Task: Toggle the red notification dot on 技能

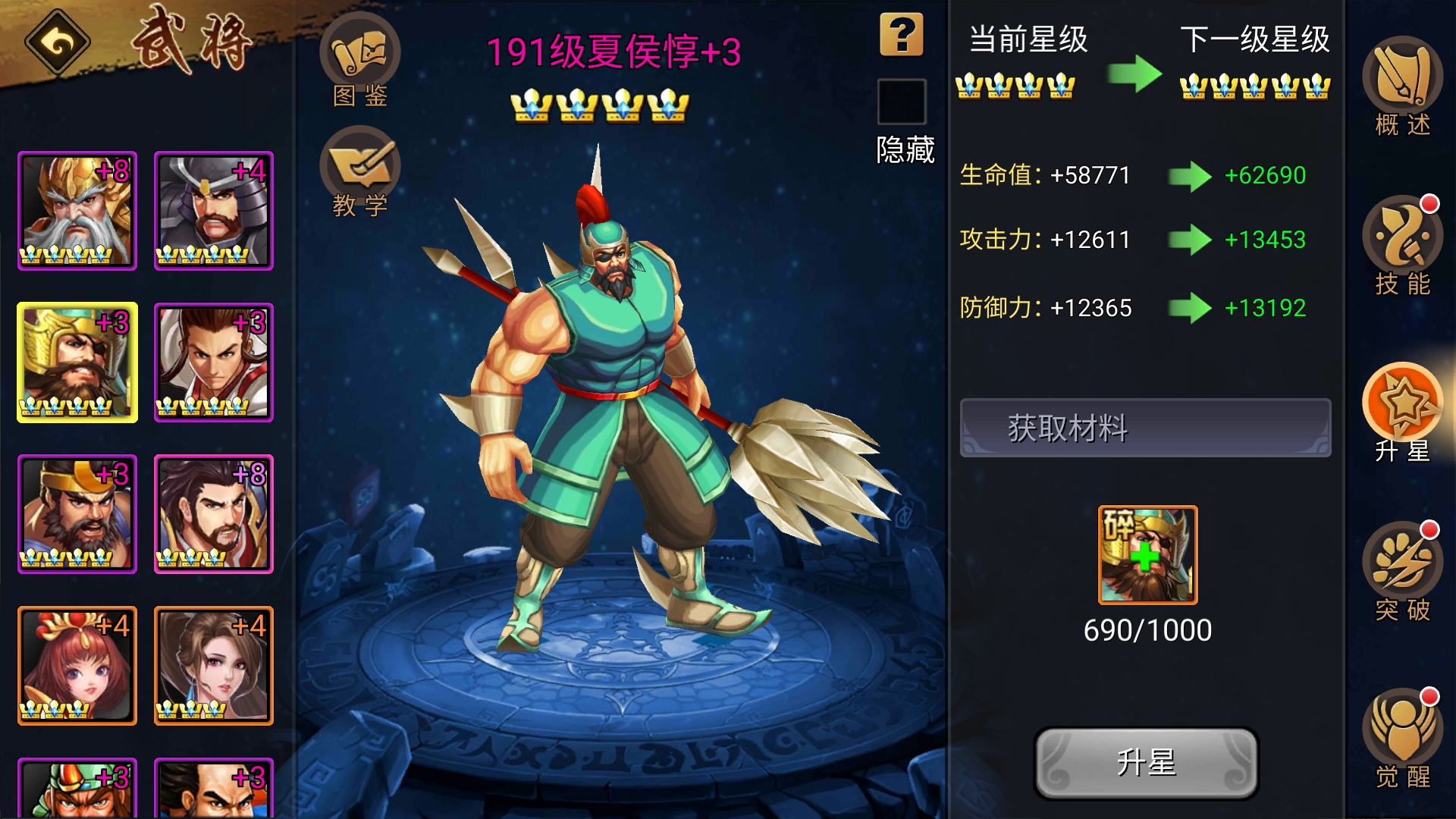Action: [1429, 203]
